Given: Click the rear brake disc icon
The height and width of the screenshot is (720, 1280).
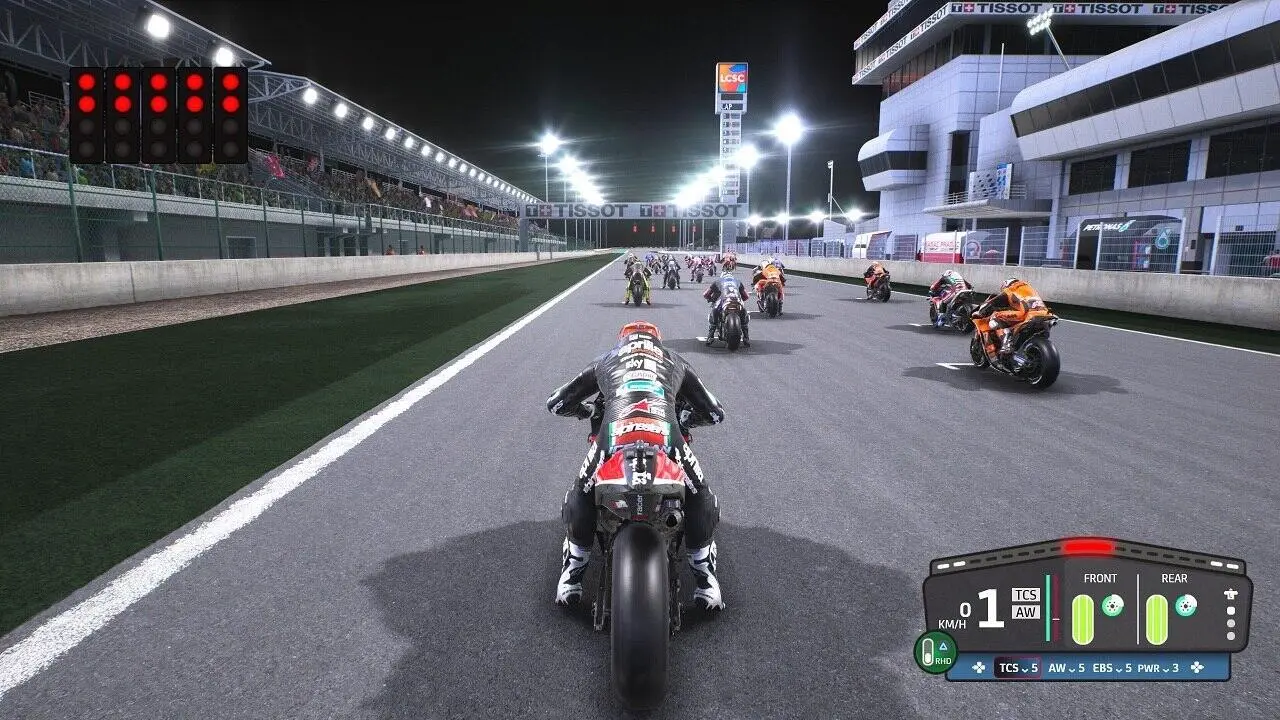Looking at the screenshot, I should point(1184,607).
